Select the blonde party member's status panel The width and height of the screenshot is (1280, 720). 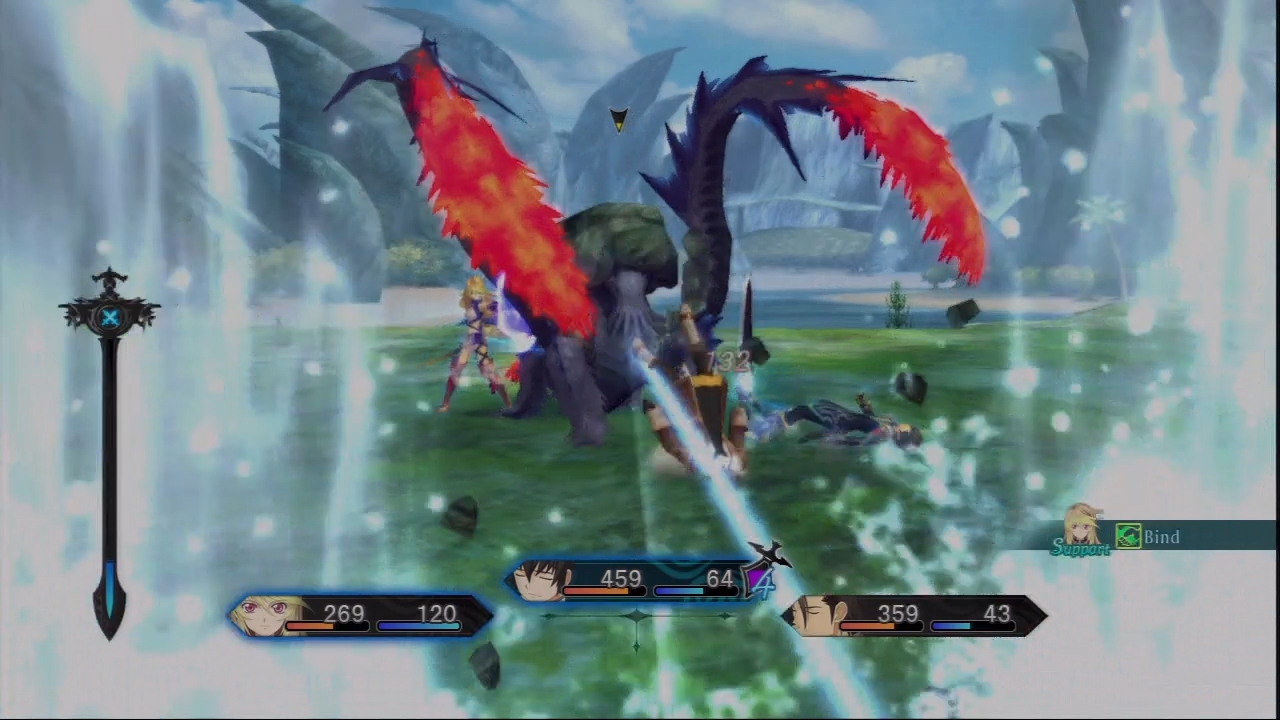click(361, 615)
